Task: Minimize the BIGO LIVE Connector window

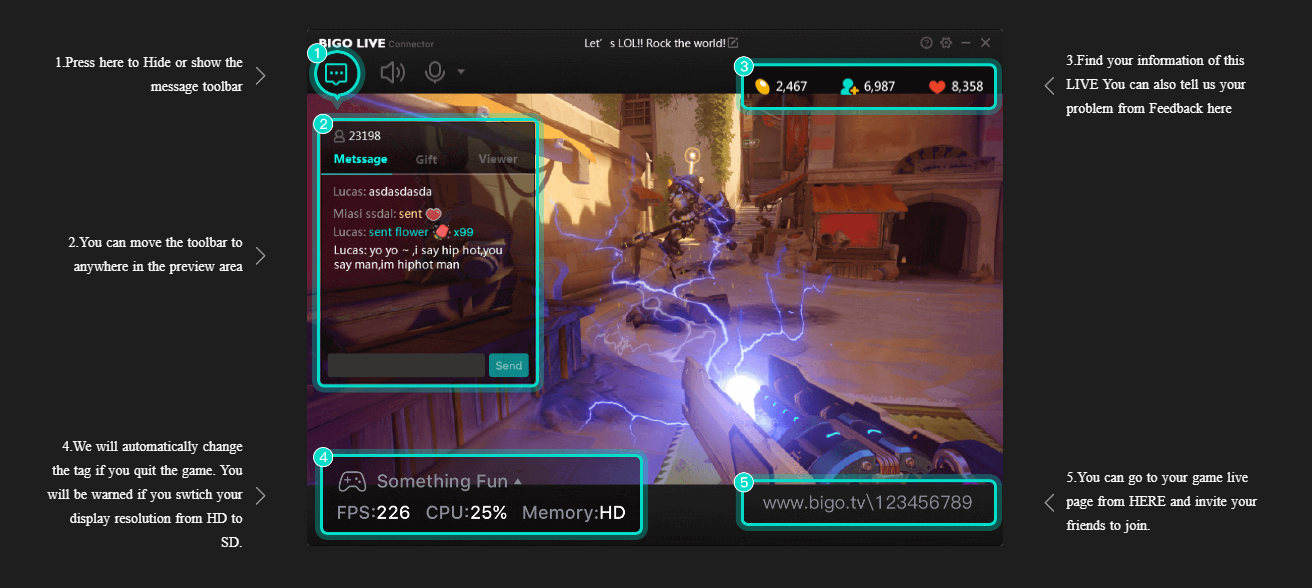Action: (x=966, y=43)
